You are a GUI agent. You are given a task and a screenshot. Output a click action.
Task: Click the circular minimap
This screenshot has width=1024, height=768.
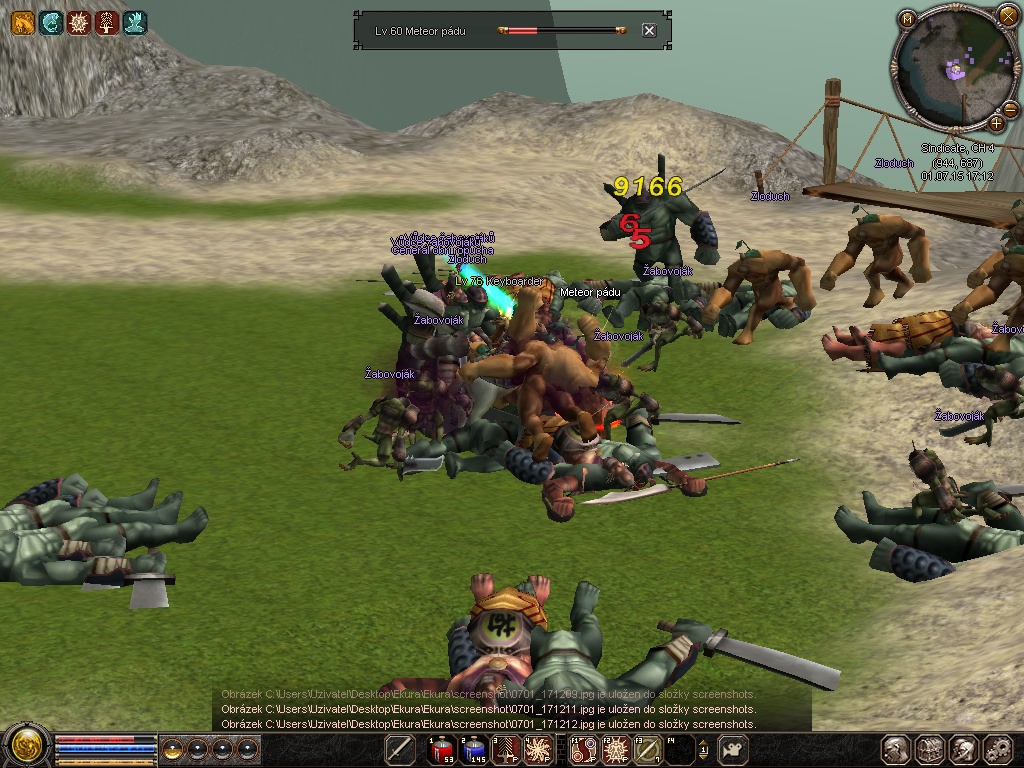point(955,70)
